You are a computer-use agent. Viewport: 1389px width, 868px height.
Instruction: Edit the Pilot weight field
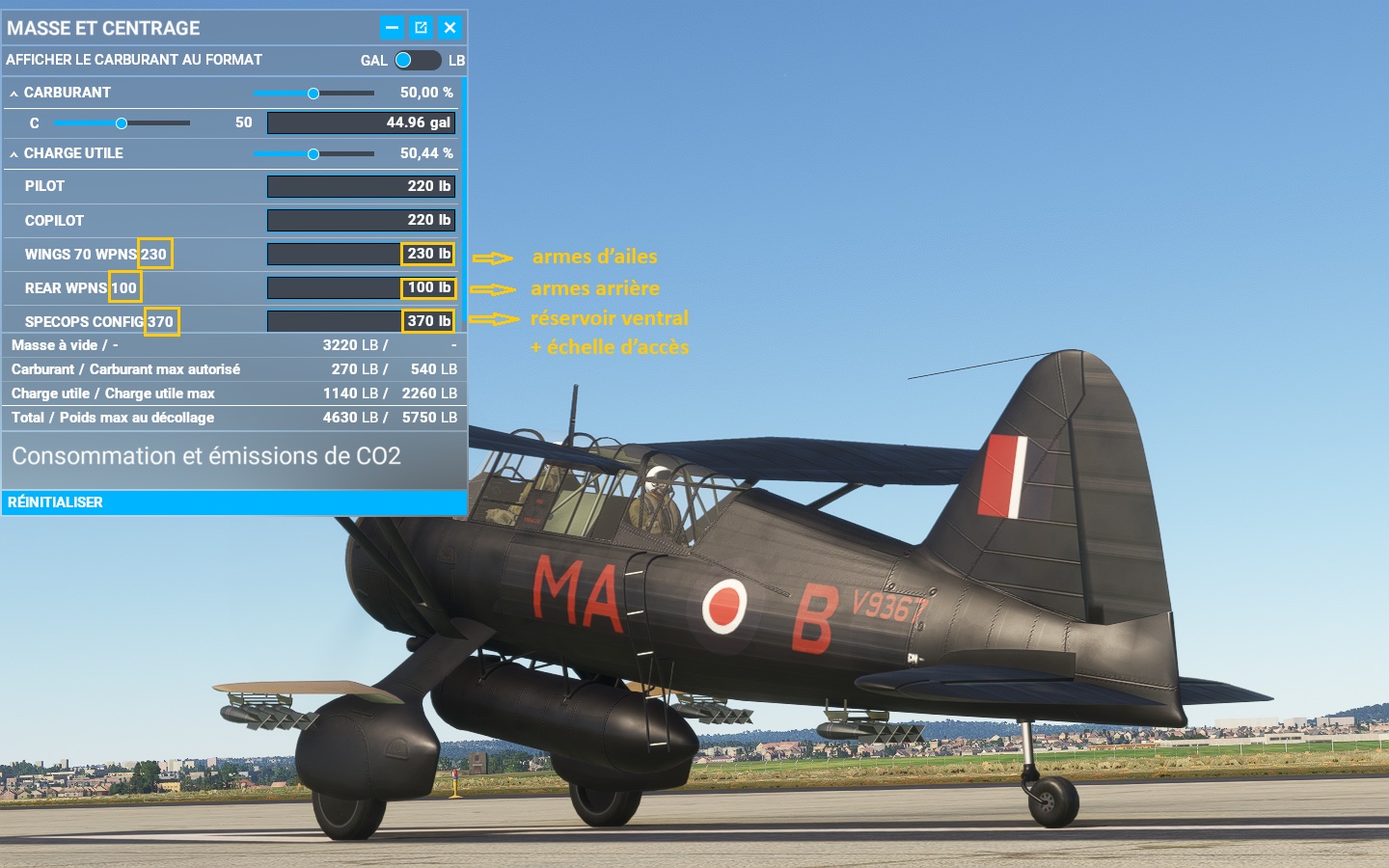[361, 186]
